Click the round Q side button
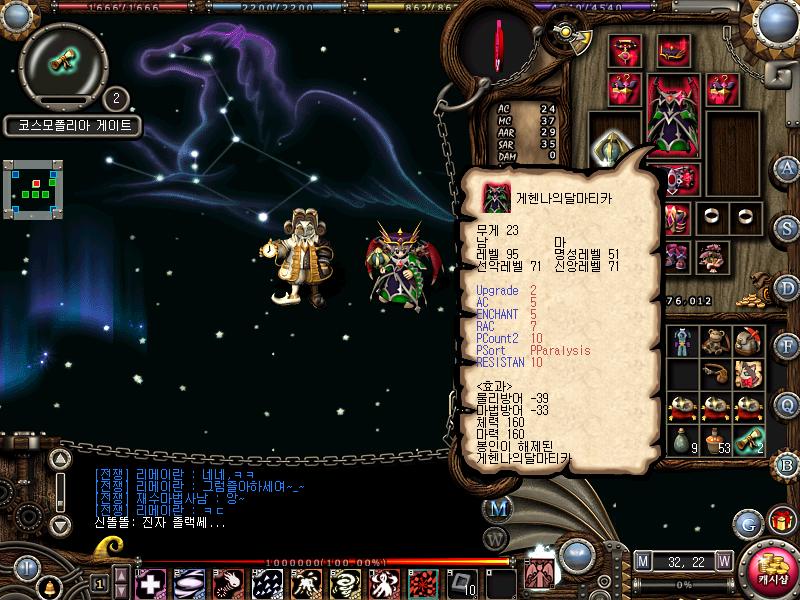The image size is (800, 600). (787, 404)
